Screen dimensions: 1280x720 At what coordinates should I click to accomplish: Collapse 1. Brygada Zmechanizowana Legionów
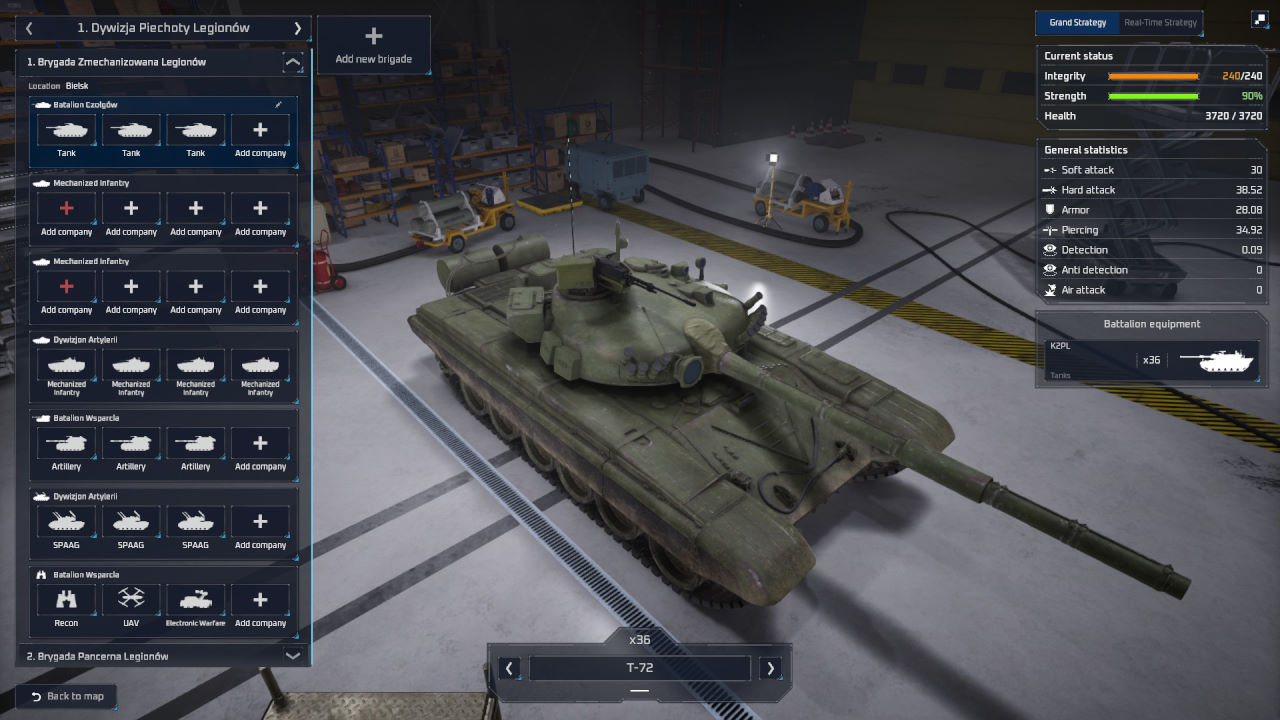292,63
